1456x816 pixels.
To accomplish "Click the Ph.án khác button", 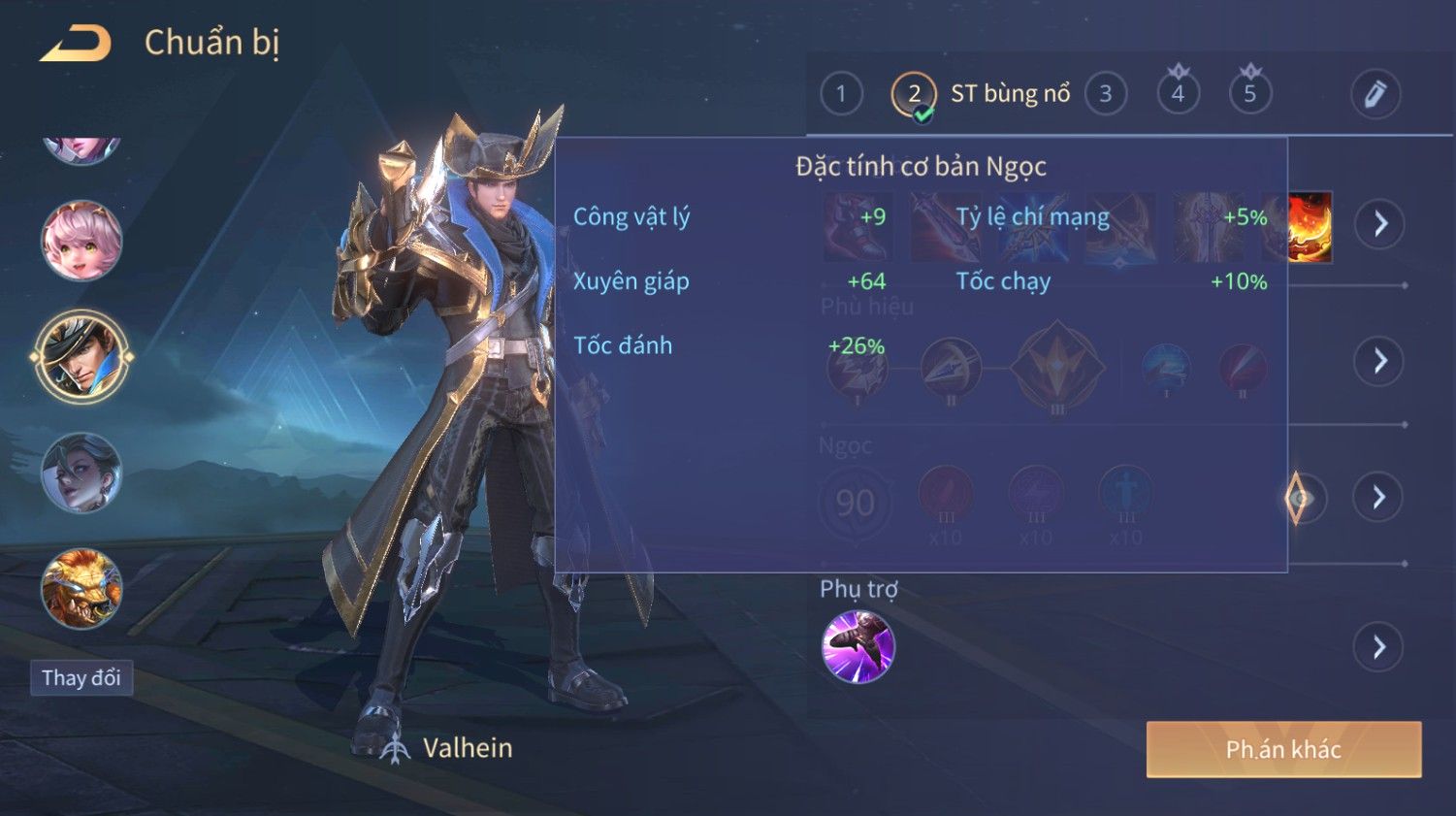I will click(1283, 749).
